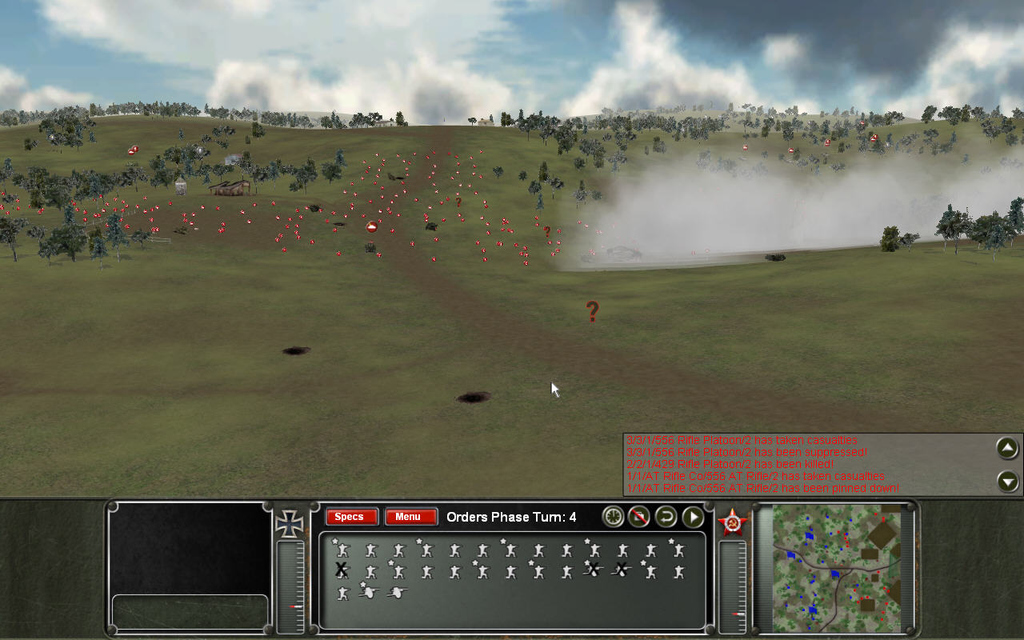Select the first crossed-out unit in the roster
This screenshot has height=640, width=1024.
pos(342,570)
